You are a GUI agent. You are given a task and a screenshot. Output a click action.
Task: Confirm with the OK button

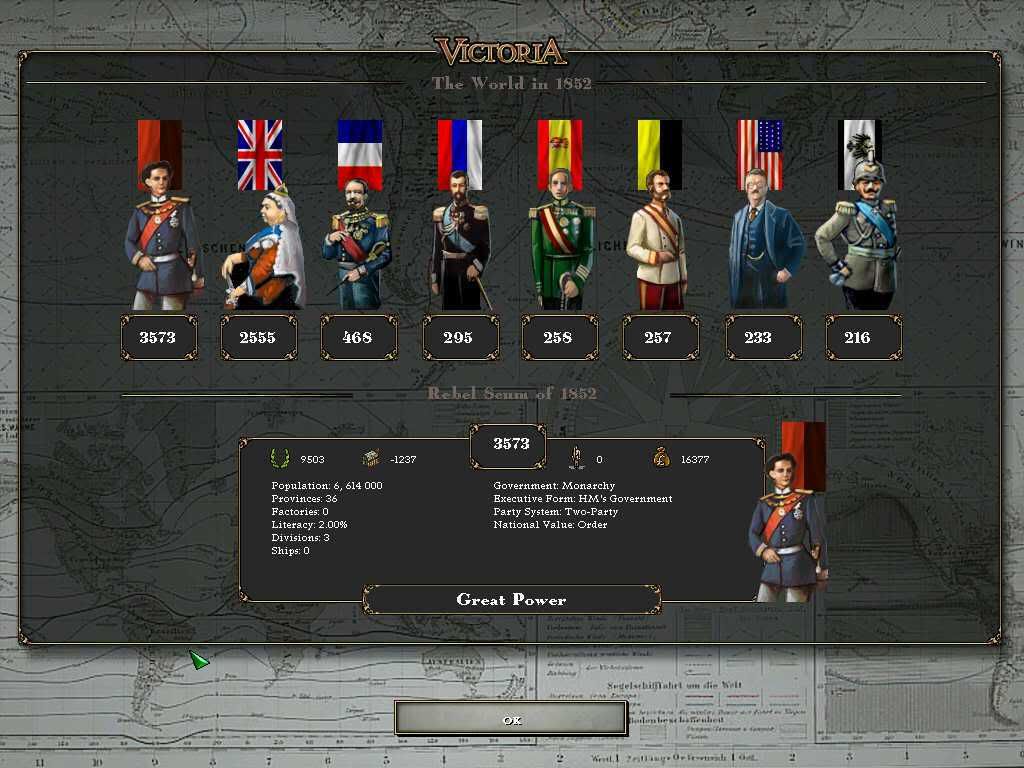coord(511,719)
